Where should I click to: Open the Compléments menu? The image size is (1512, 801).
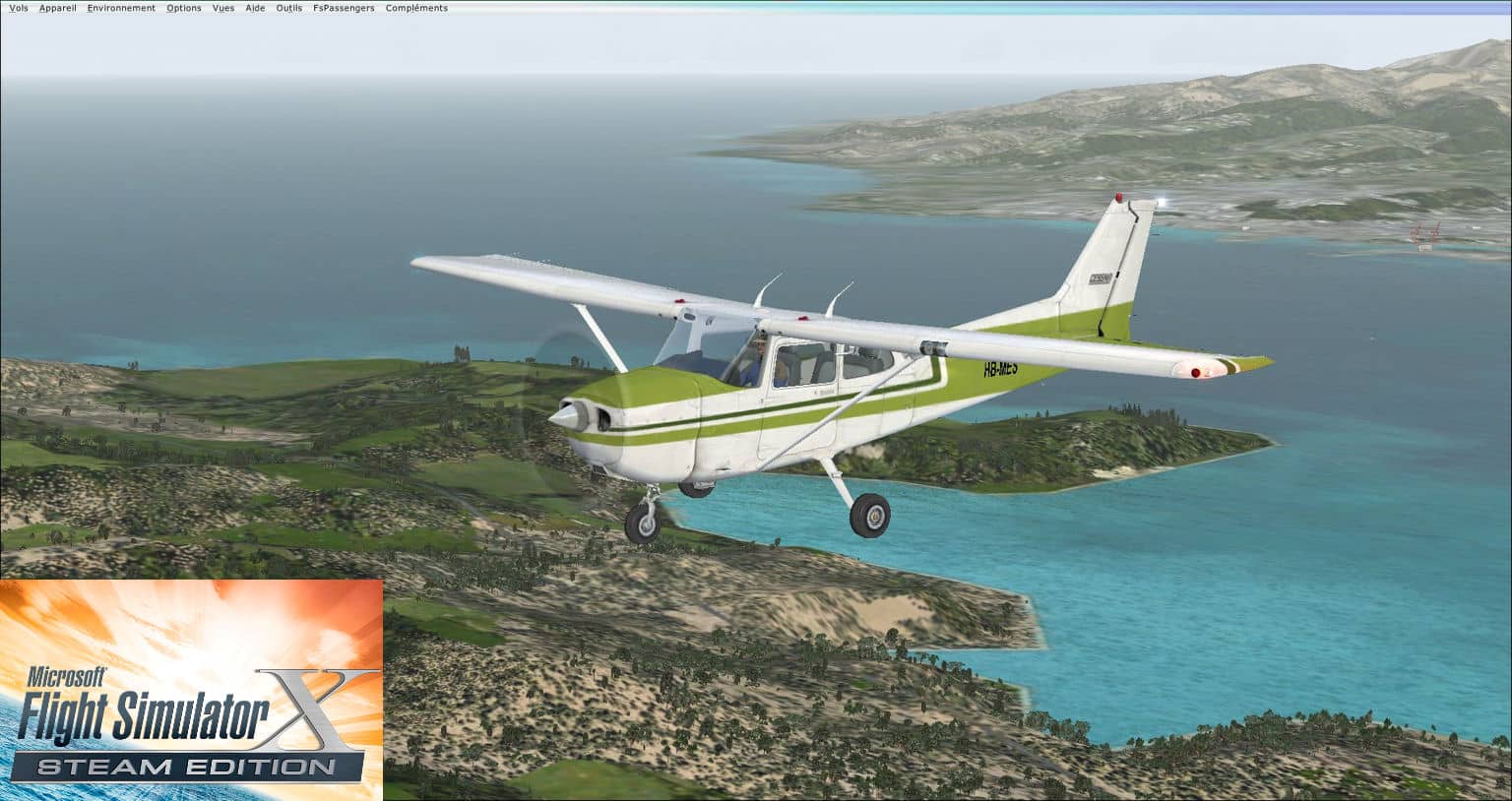(x=416, y=8)
